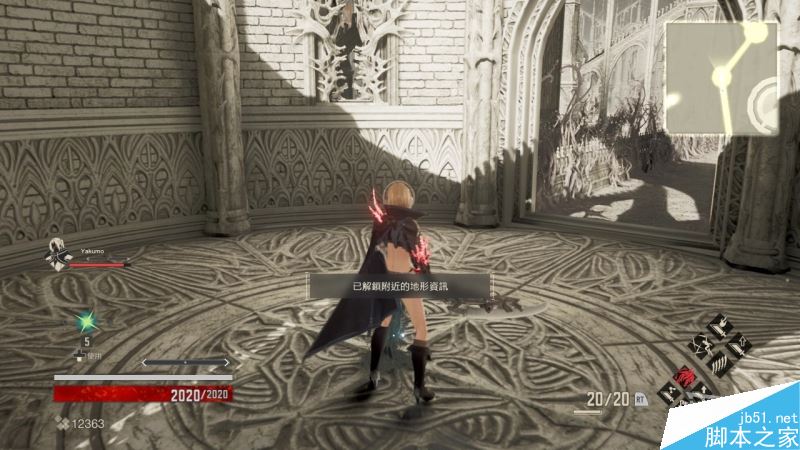Click the terrain-unlocked notification banner

[399, 287]
